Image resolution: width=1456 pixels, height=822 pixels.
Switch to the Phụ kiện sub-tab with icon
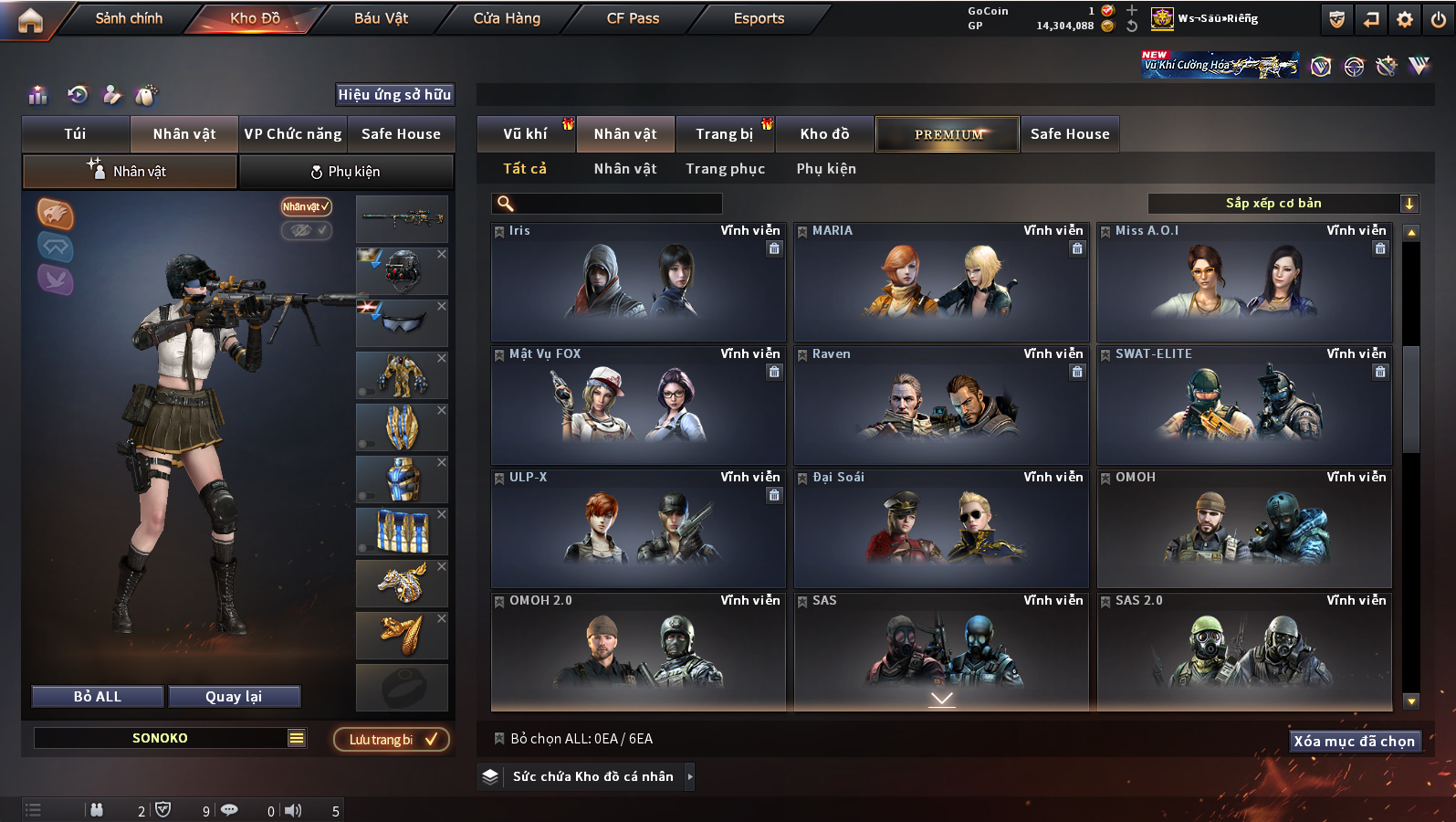(346, 172)
